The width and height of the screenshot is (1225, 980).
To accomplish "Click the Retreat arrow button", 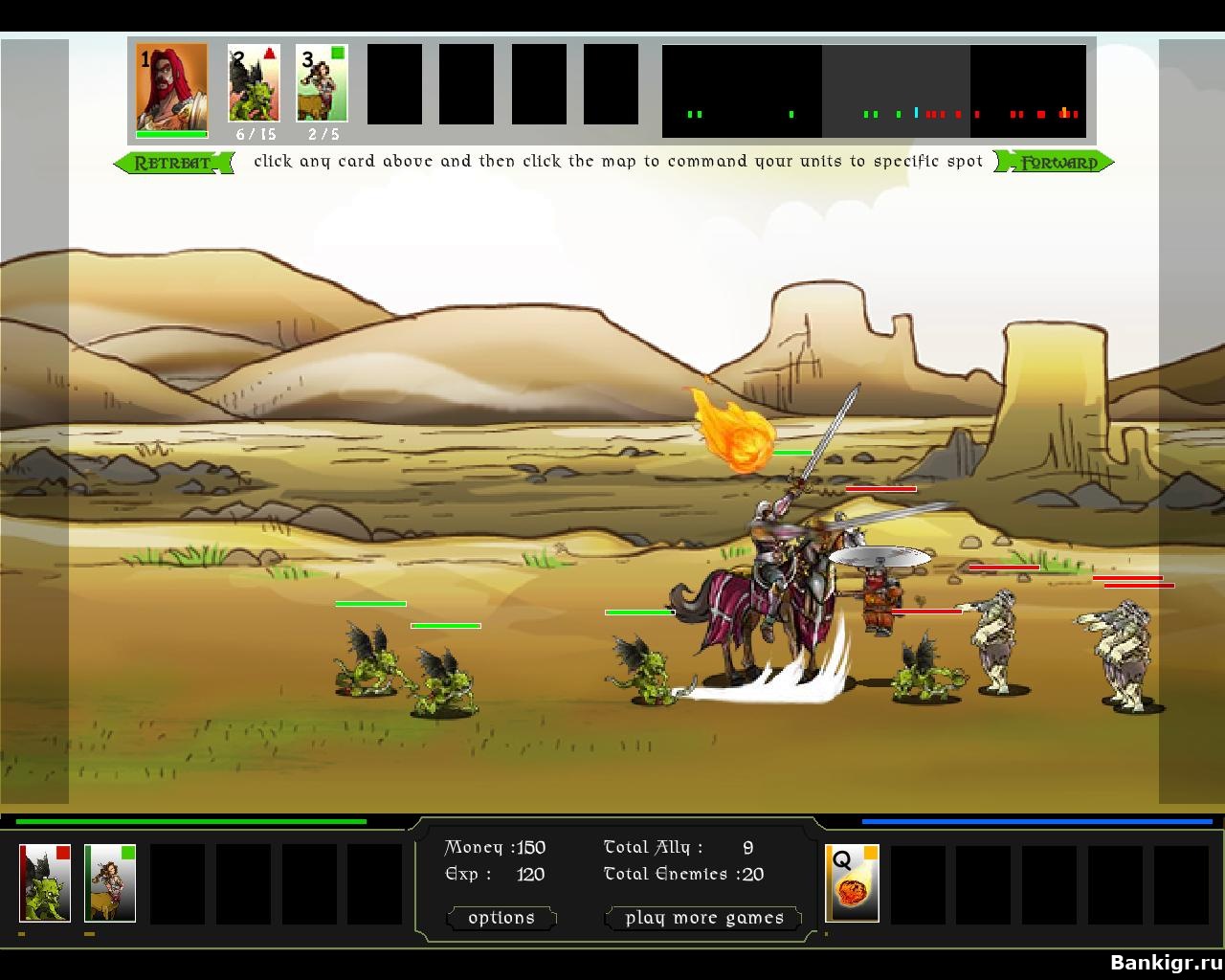I will click(173, 163).
